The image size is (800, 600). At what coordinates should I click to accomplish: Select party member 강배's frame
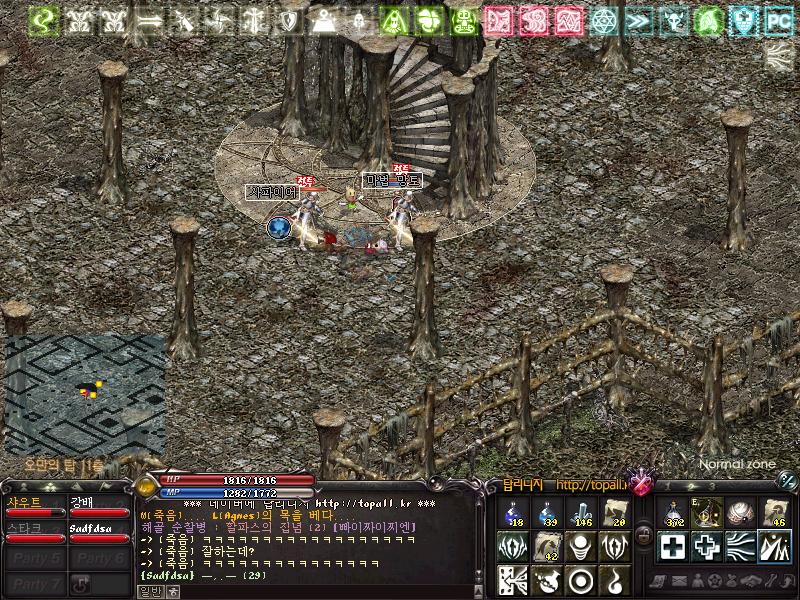100,506
